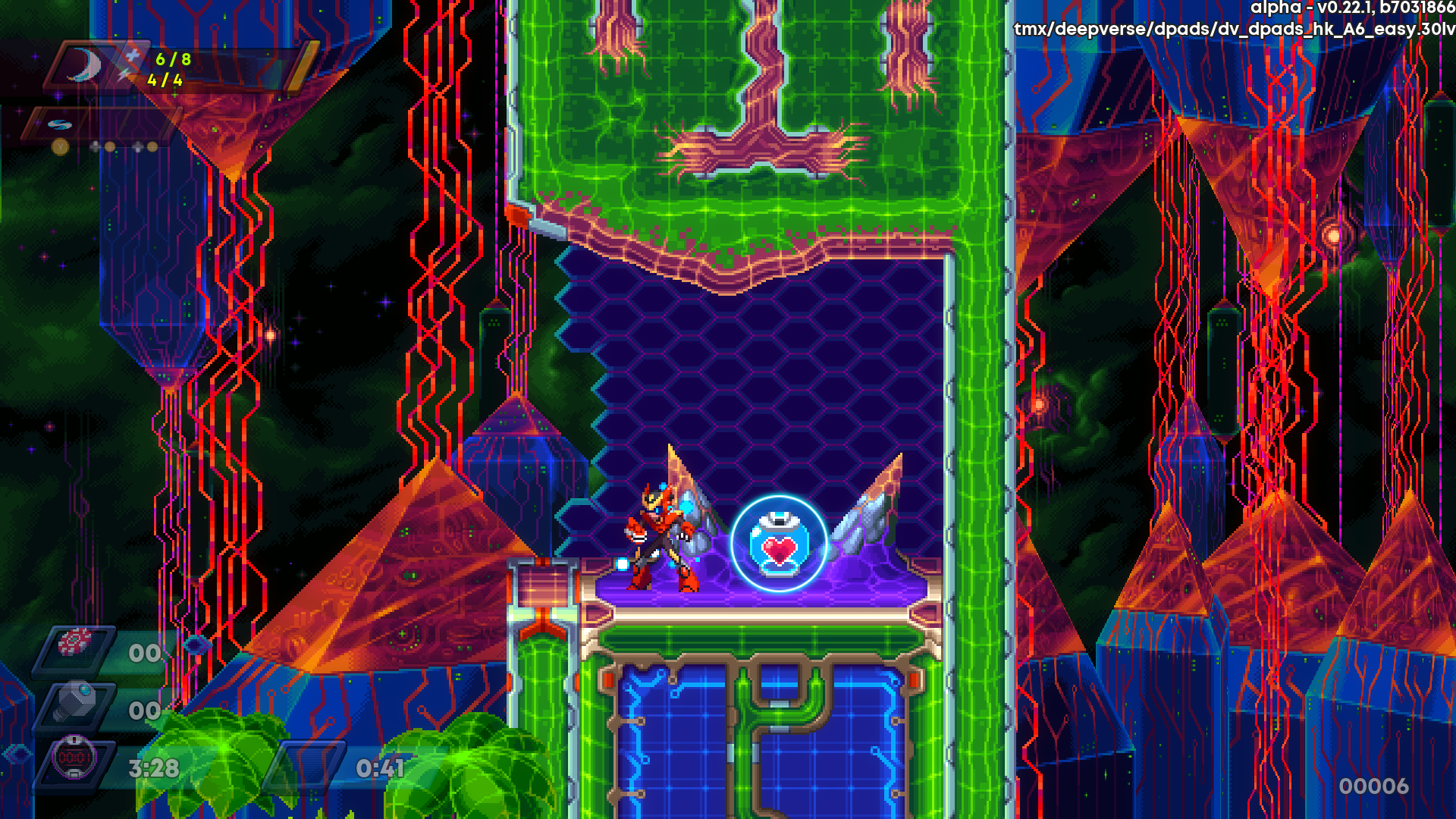Image resolution: width=1456 pixels, height=819 pixels.
Task: Click the crescent moon character portrait
Action: point(86,65)
